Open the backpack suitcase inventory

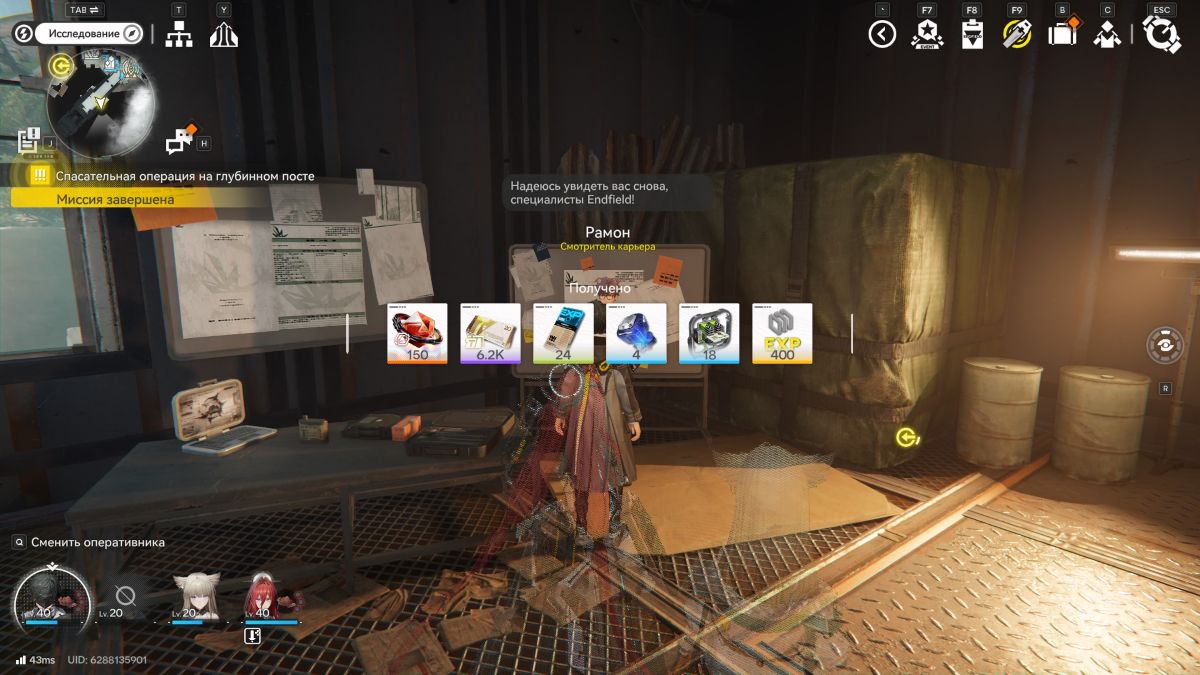coord(1061,34)
